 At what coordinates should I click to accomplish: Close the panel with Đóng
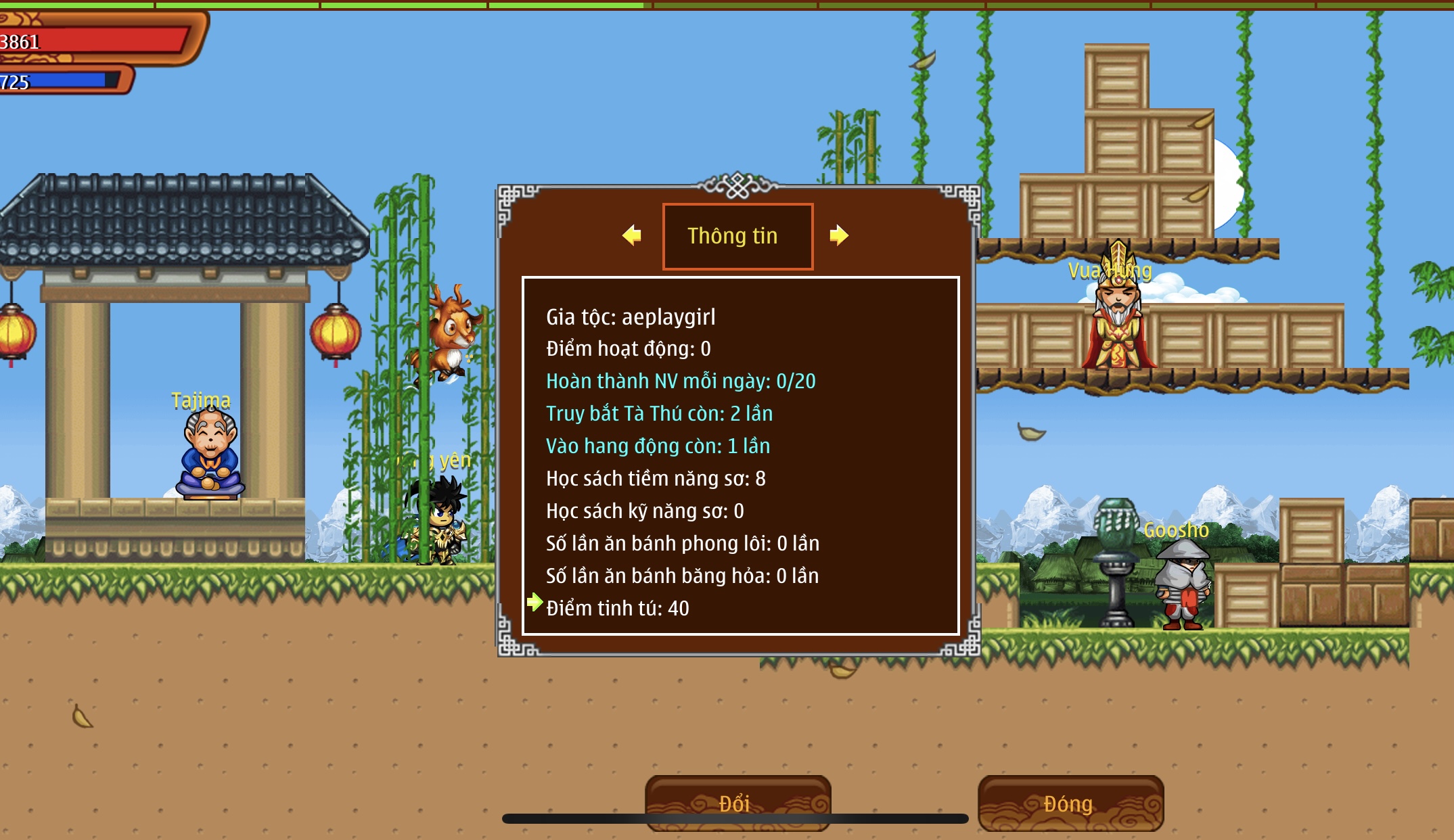pyautogui.click(x=1070, y=803)
